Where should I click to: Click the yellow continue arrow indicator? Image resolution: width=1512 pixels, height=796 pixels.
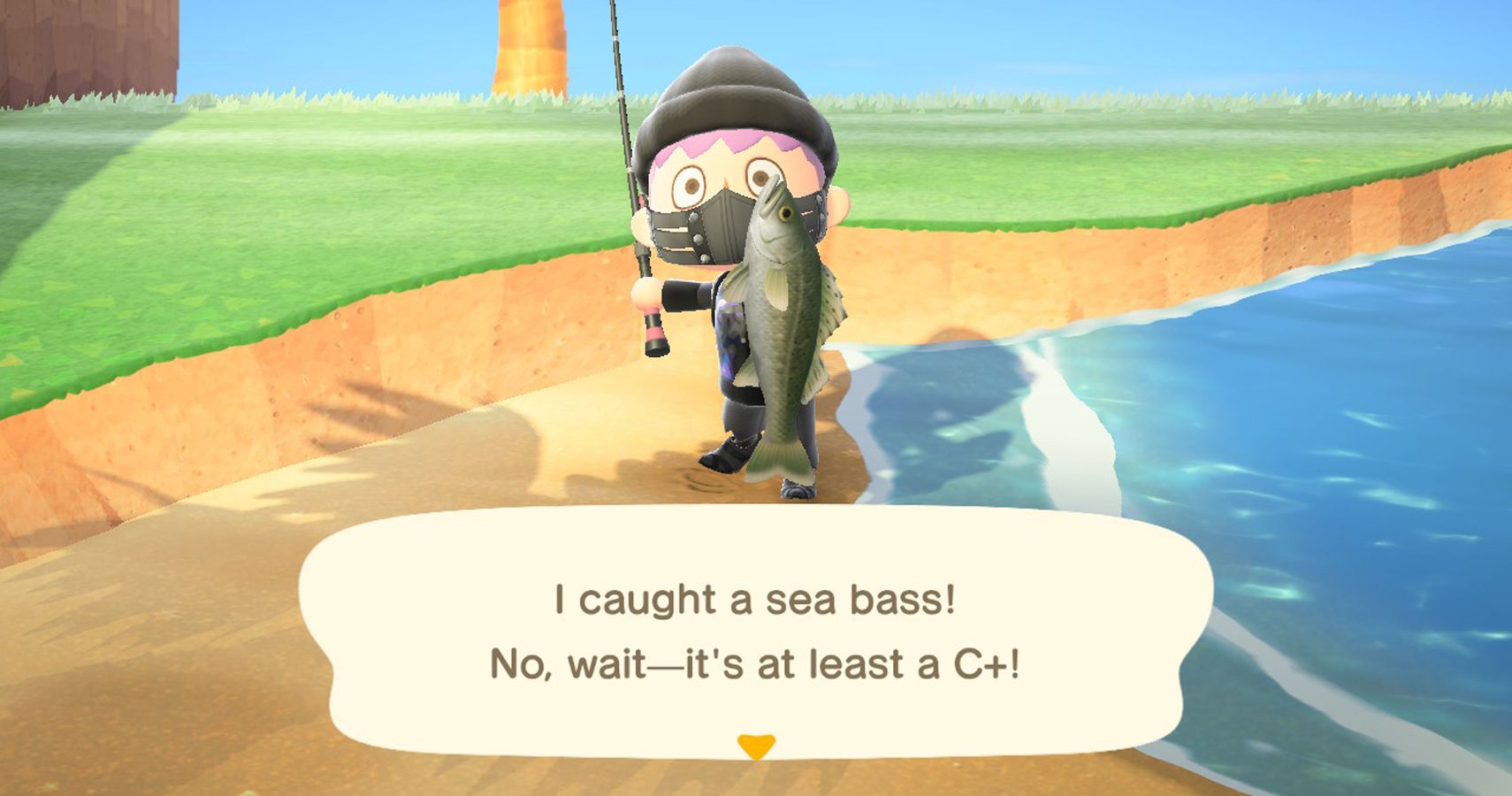click(x=755, y=746)
